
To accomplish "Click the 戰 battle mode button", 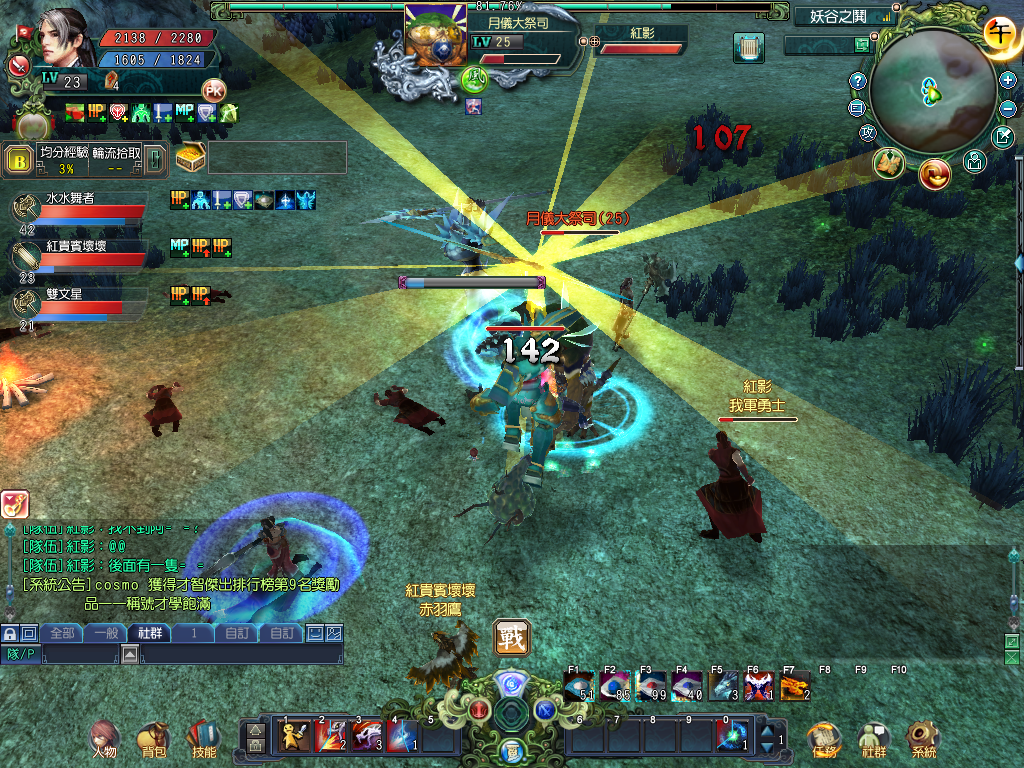I will 511,637.
